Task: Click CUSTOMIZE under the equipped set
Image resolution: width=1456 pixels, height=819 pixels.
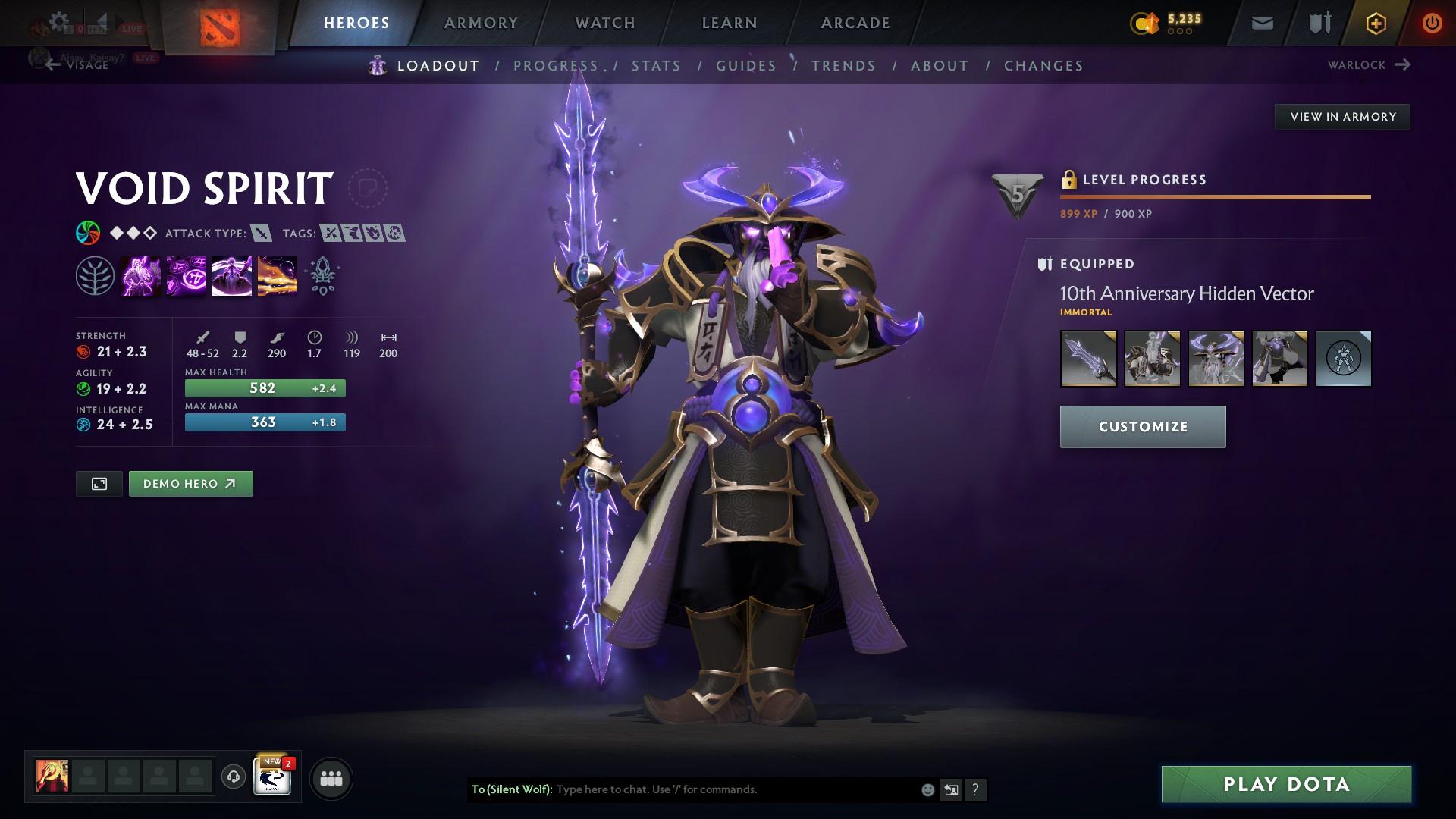Action: point(1142,426)
